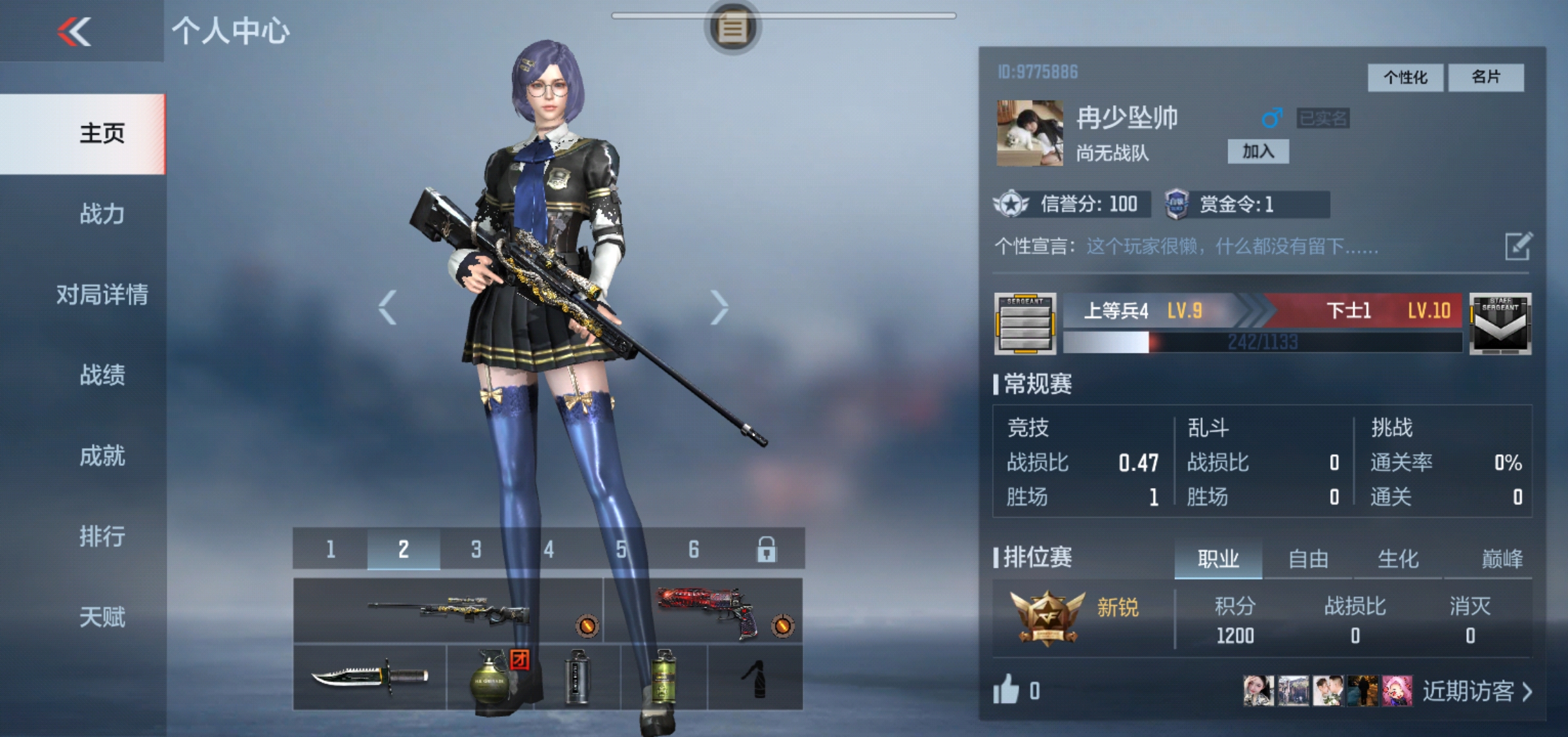Switch to the 自由 ranked tab
Image resolution: width=1568 pixels, height=737 pixels.
pos(1308,559)
